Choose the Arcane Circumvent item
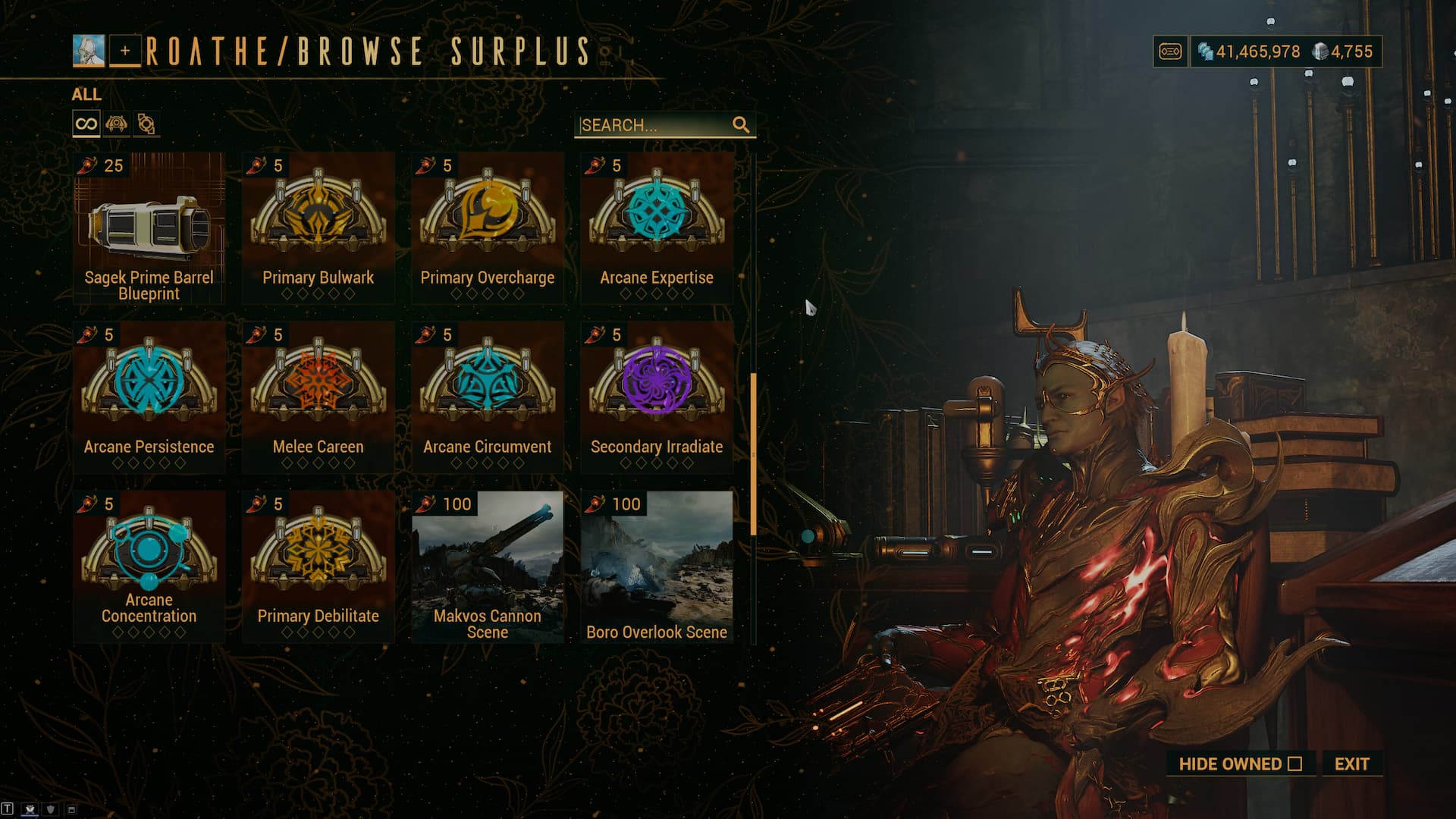Screen dimensions: 1456x819 pos(488,397)
